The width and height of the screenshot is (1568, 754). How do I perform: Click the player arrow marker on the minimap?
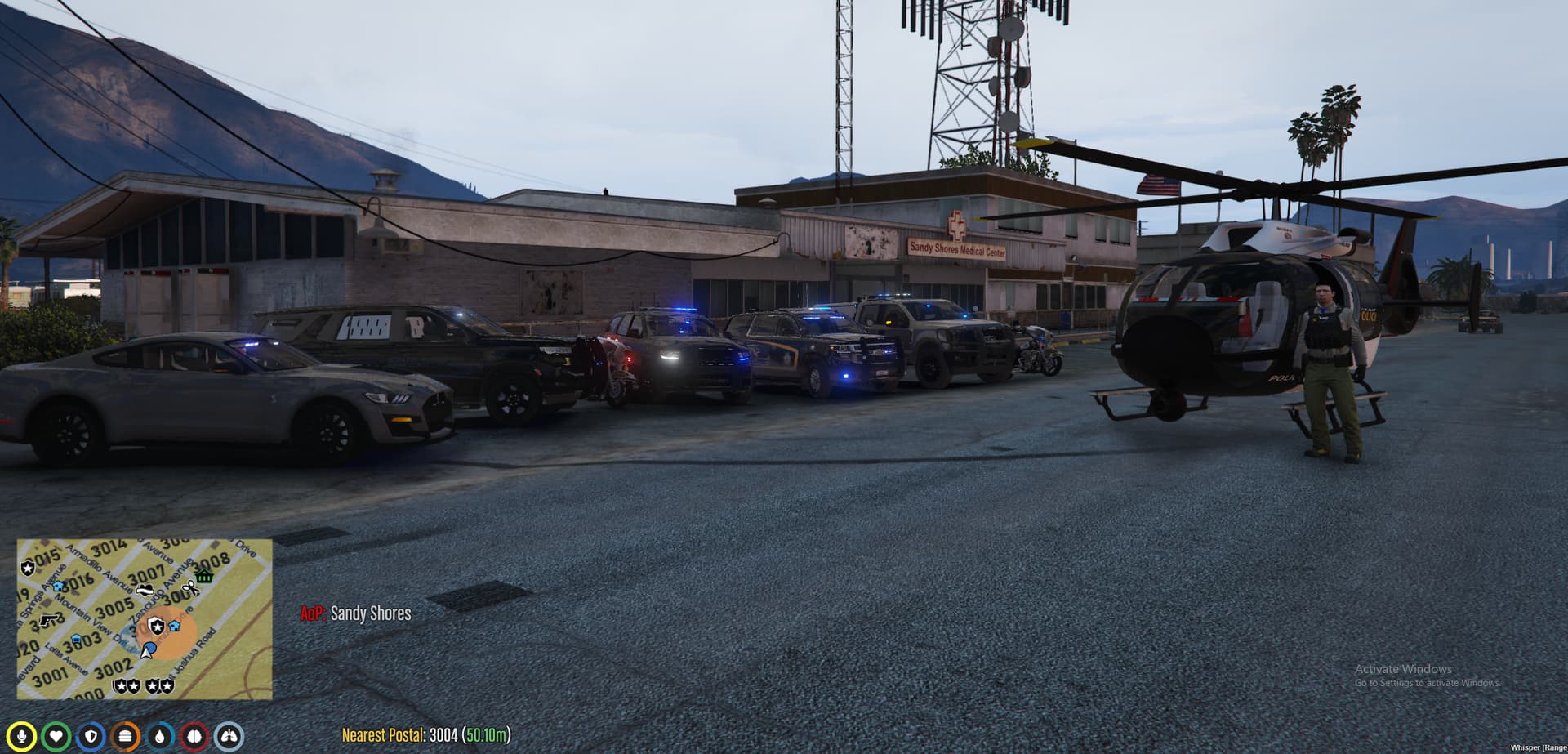pyautogui.click(x=145, y=651)
